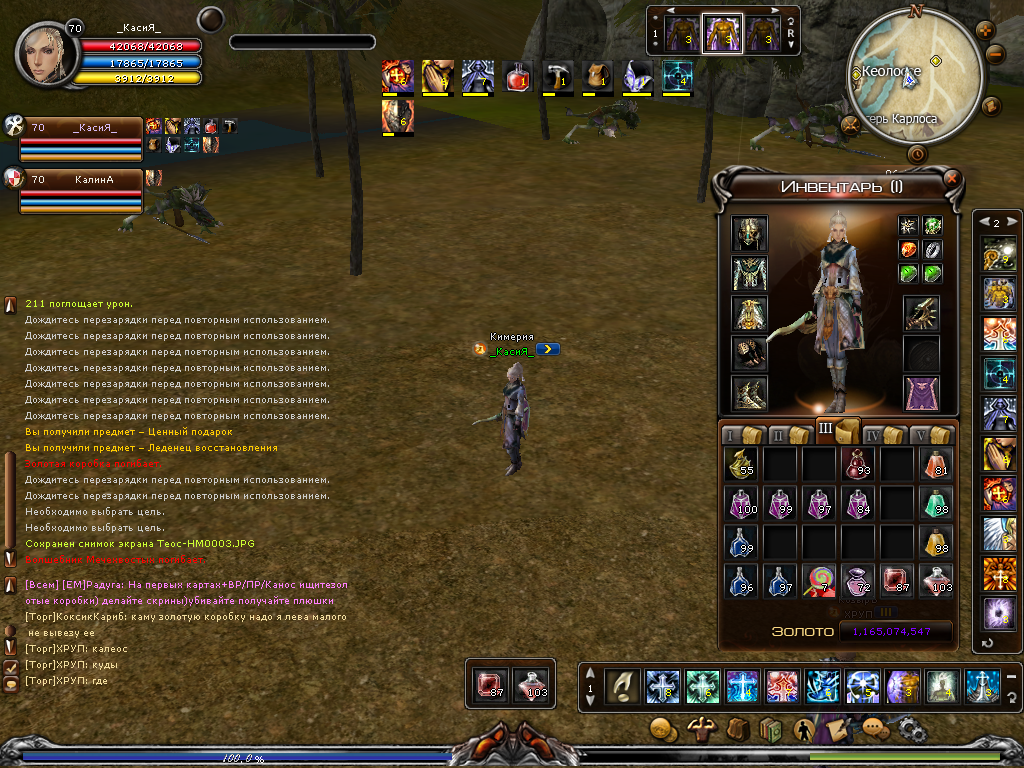Open inventory bag tab V
This screenshot has width=1024, height=768.
click(x=930, y=435)
